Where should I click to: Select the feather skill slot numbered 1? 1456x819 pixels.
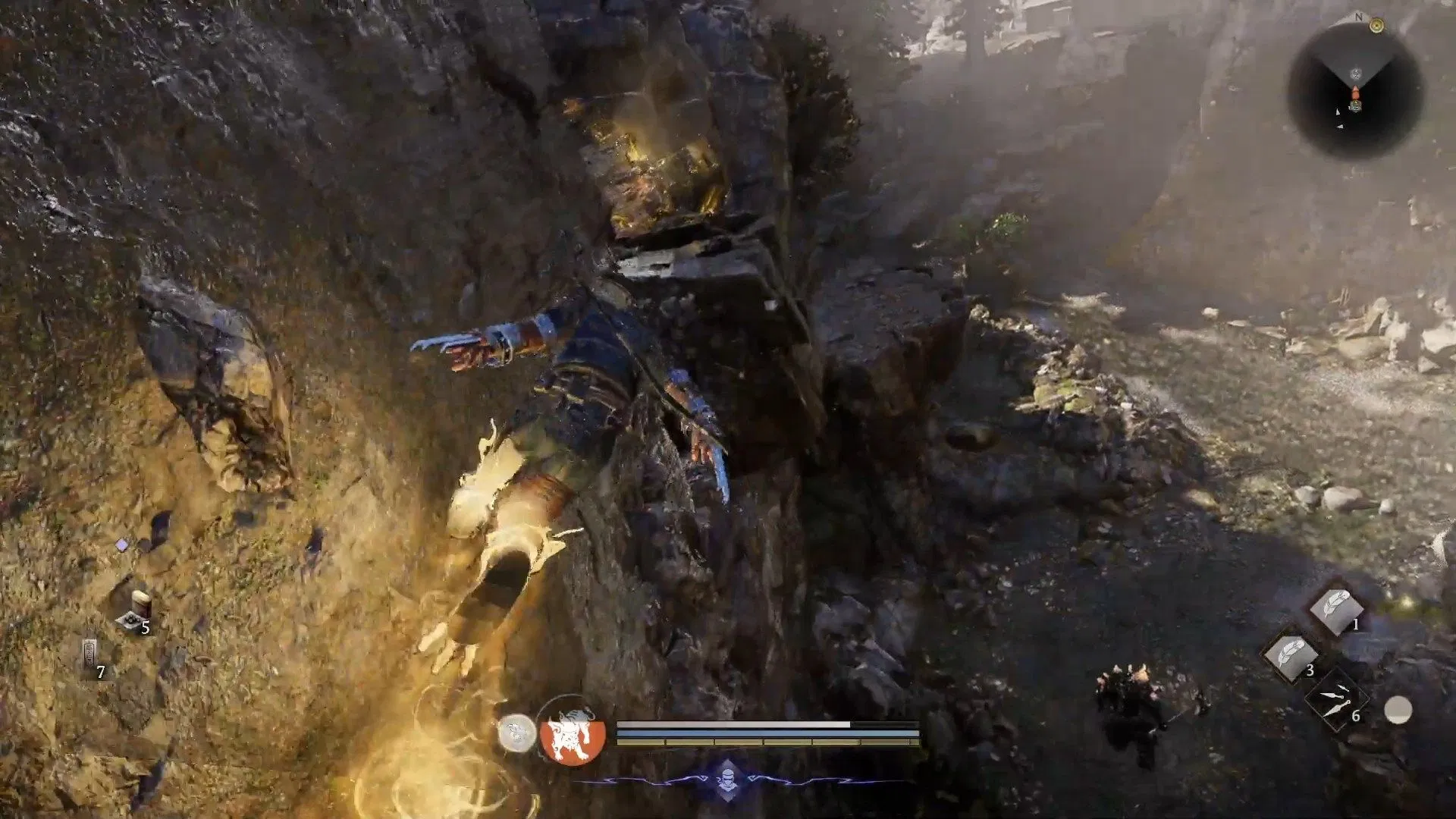1336,608
